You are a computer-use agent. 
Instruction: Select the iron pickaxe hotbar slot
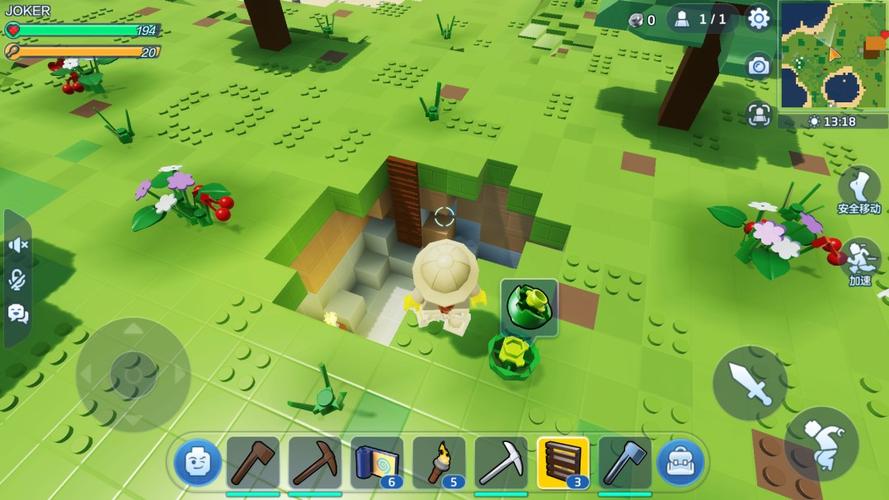pos(501,462)
